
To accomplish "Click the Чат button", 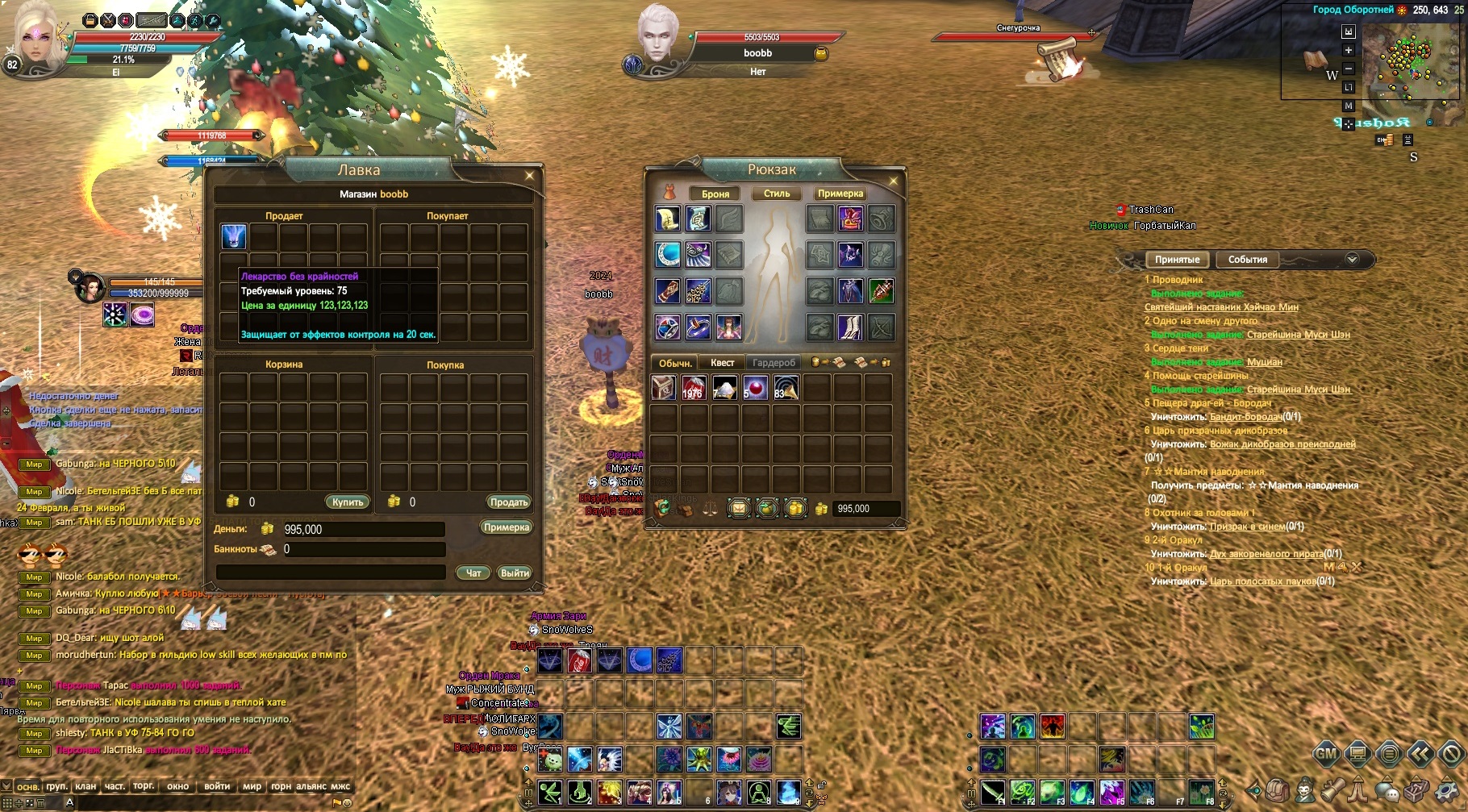I will coord(473,573).
